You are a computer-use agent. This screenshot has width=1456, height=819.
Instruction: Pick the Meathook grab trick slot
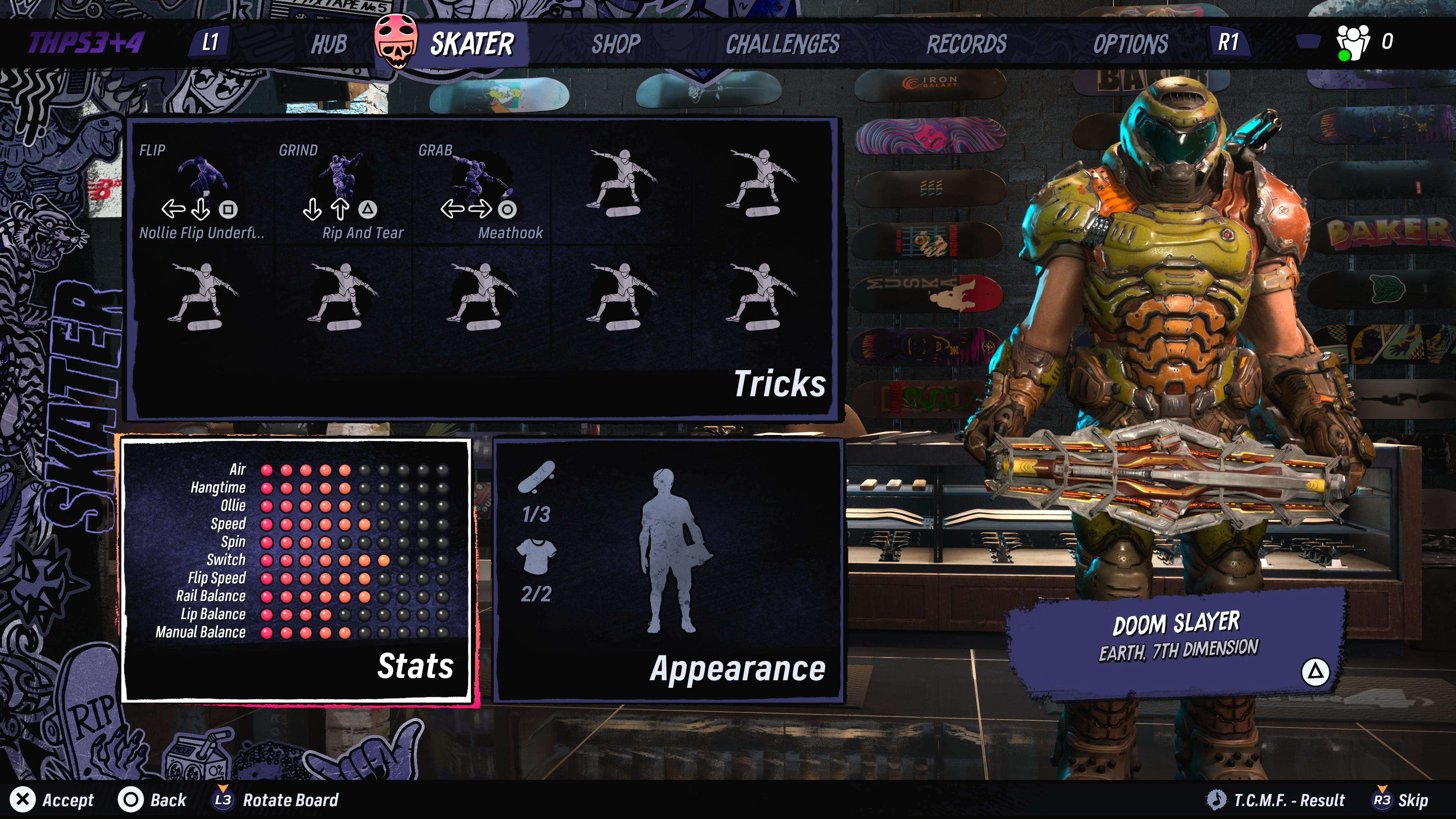(x=481, y=192)
